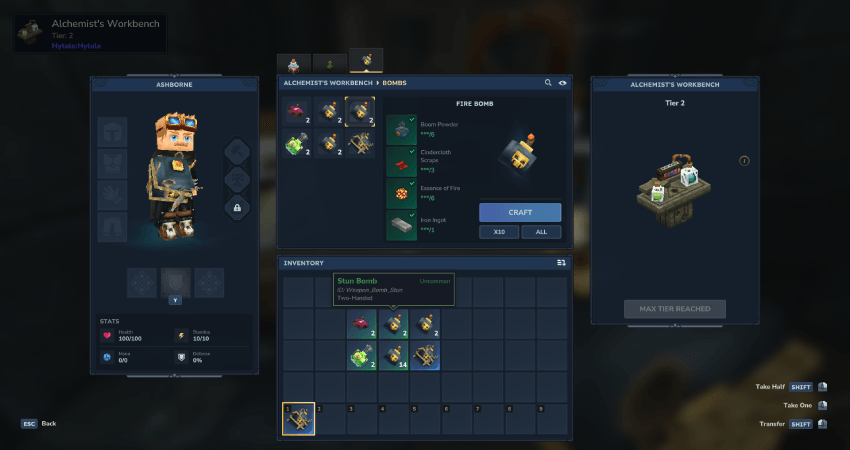Open the workbench tier info icon

744,161
